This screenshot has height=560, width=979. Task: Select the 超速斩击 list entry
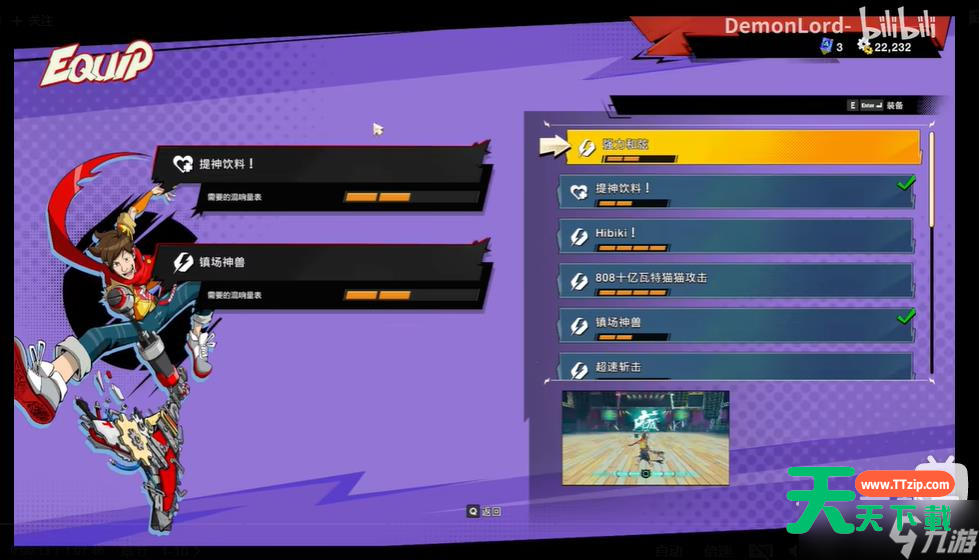tap(736, 367)
